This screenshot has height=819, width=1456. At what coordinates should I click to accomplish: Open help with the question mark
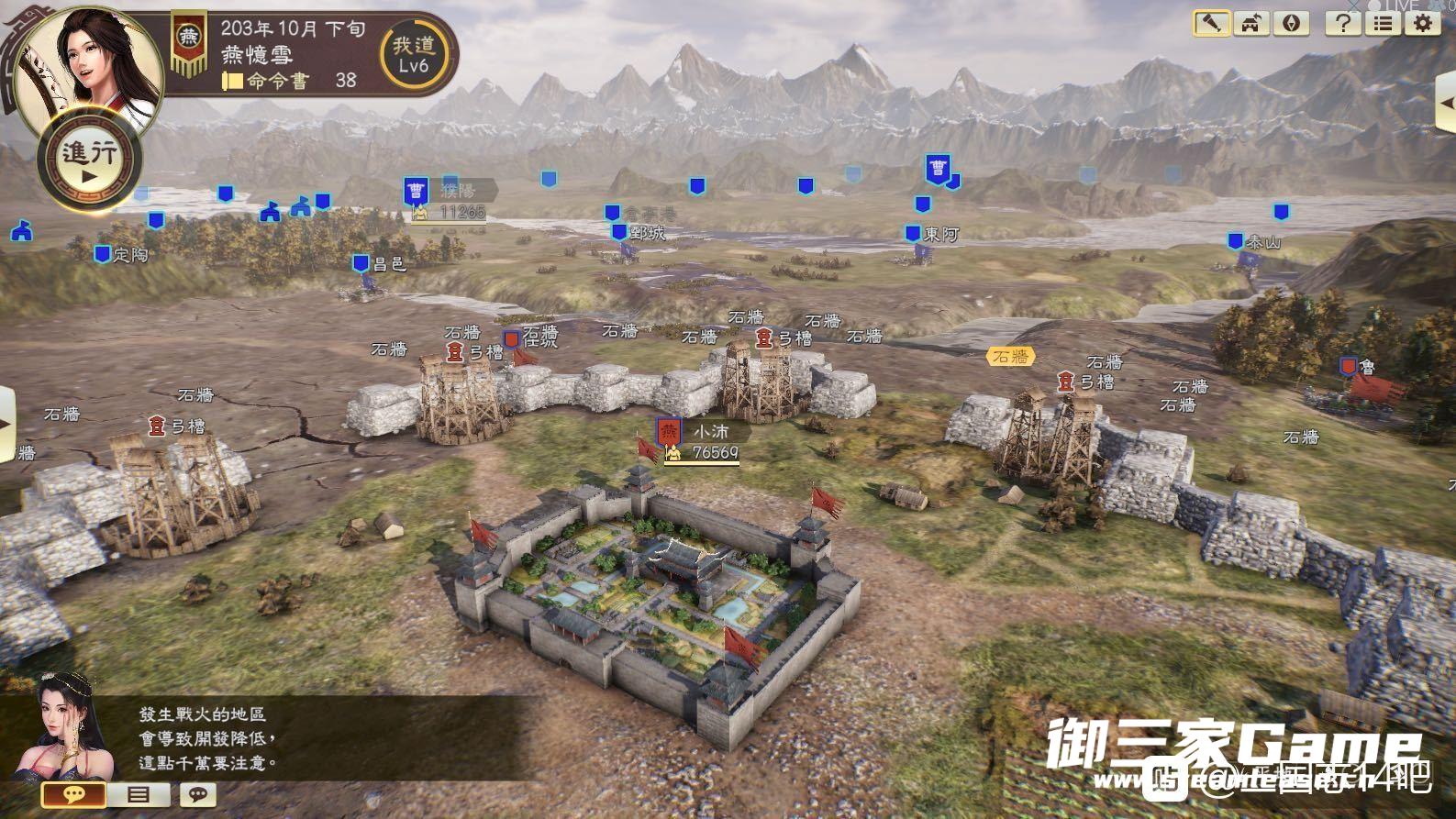tap(1343, 23)
